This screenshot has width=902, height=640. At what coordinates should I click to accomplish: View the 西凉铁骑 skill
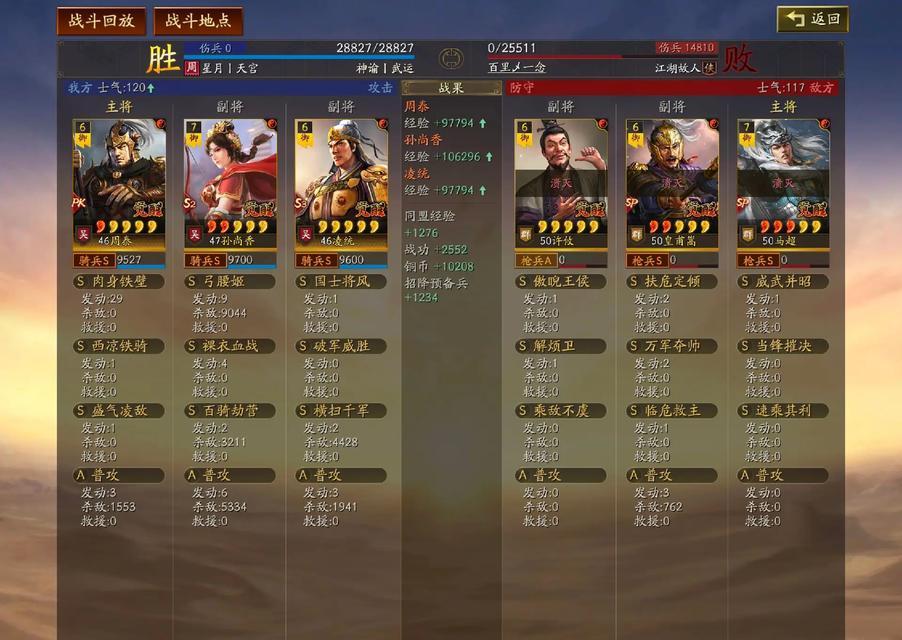[x=119, y=346]
